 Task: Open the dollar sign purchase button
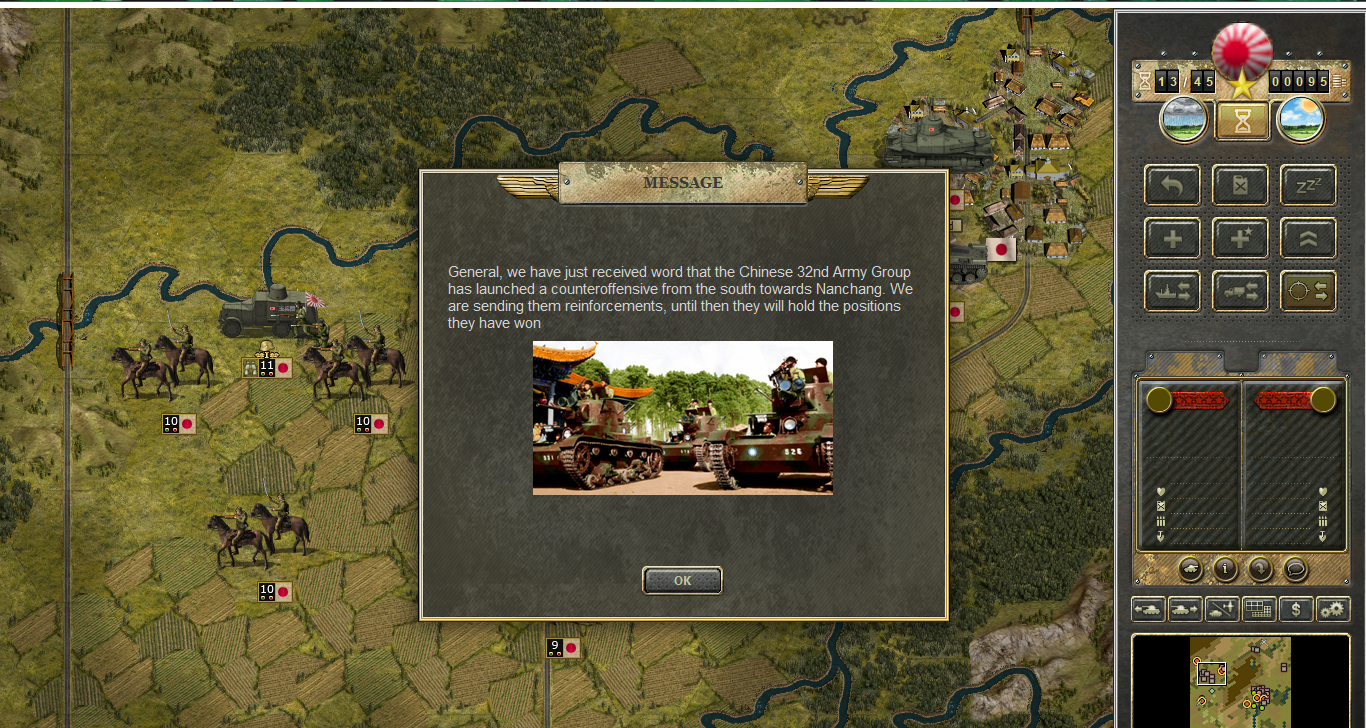(x=1296, y=609)
